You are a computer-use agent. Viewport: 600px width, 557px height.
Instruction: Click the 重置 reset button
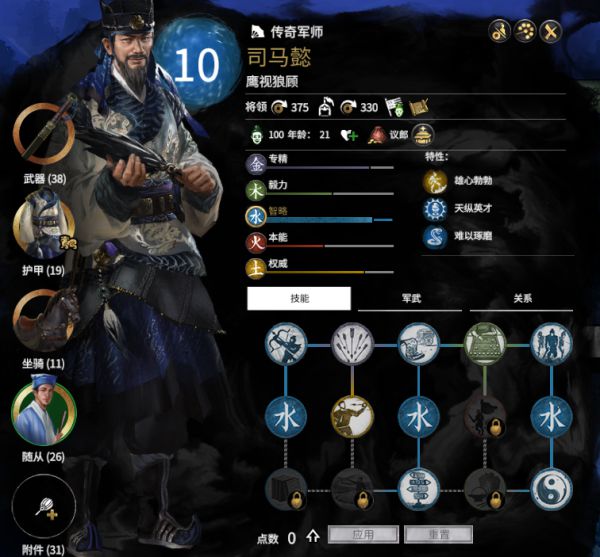click(434, 535)
